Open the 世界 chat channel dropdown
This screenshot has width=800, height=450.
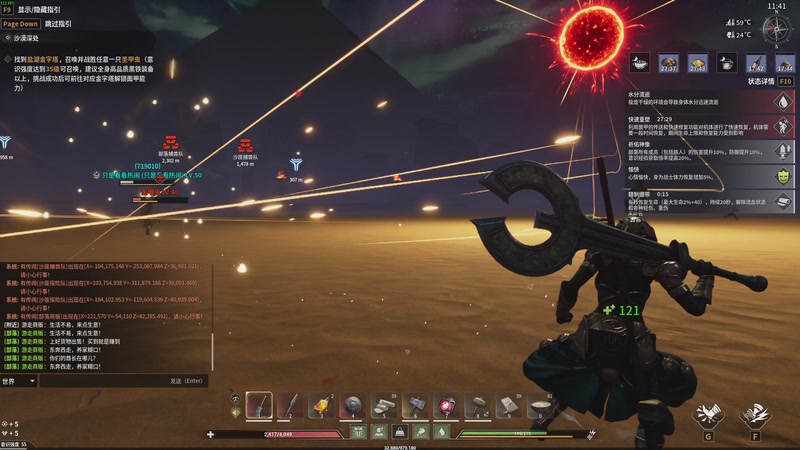(19, 381)
